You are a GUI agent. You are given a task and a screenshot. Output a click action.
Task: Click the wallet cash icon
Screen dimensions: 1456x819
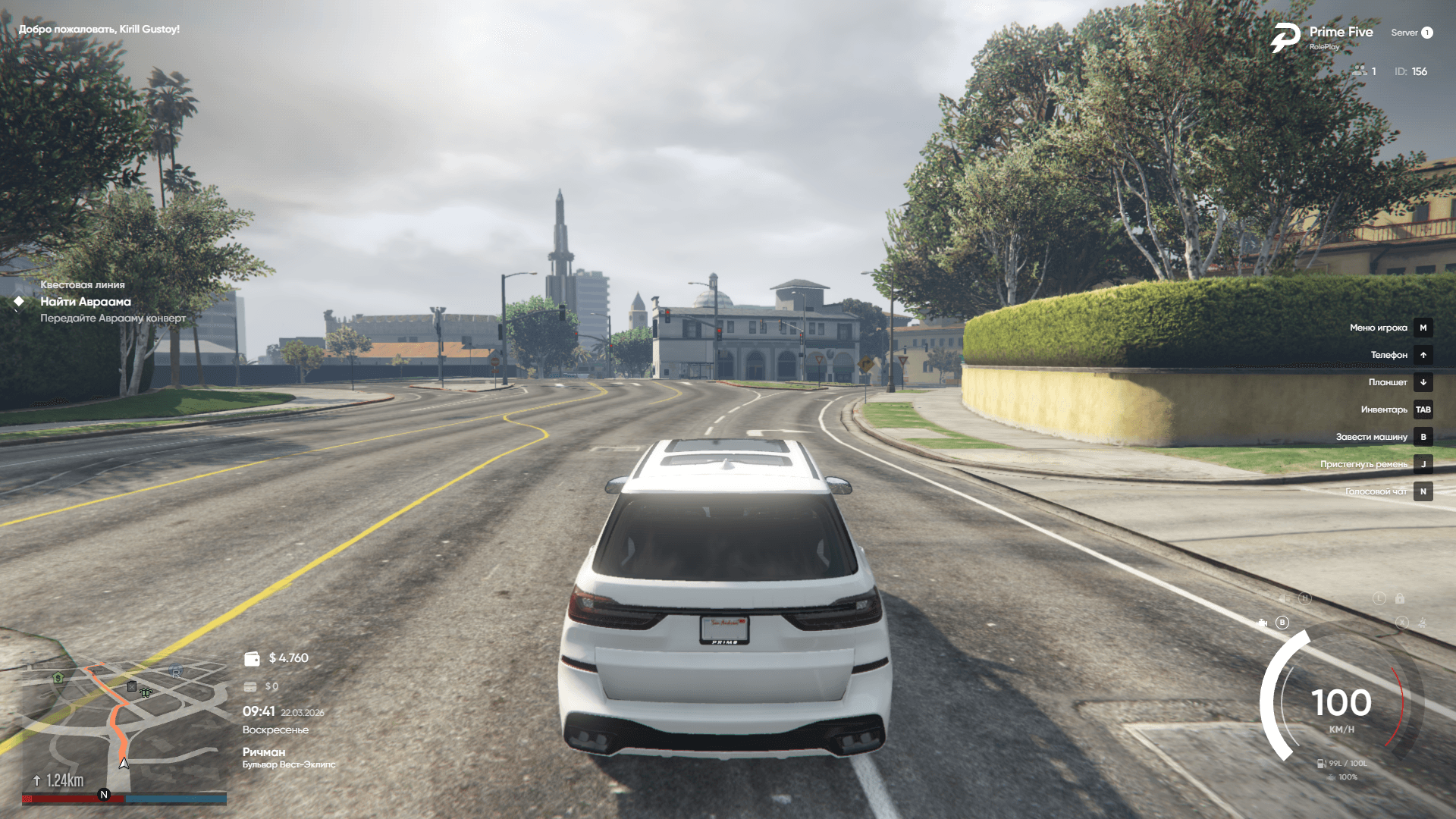tap(252, 658)
